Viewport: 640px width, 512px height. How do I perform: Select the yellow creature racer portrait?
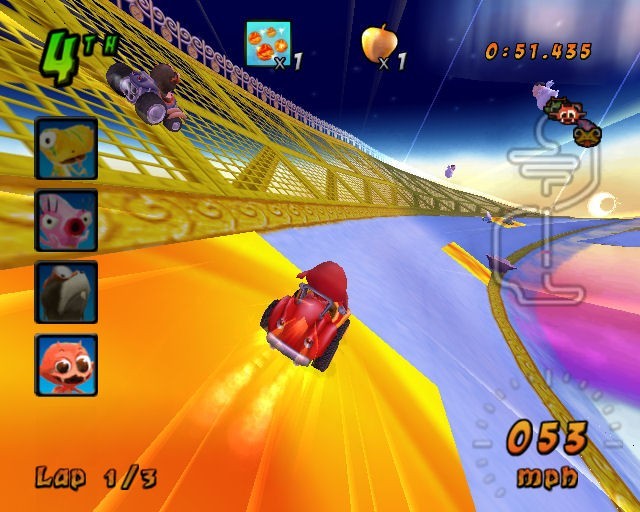[x=66, y=148]
